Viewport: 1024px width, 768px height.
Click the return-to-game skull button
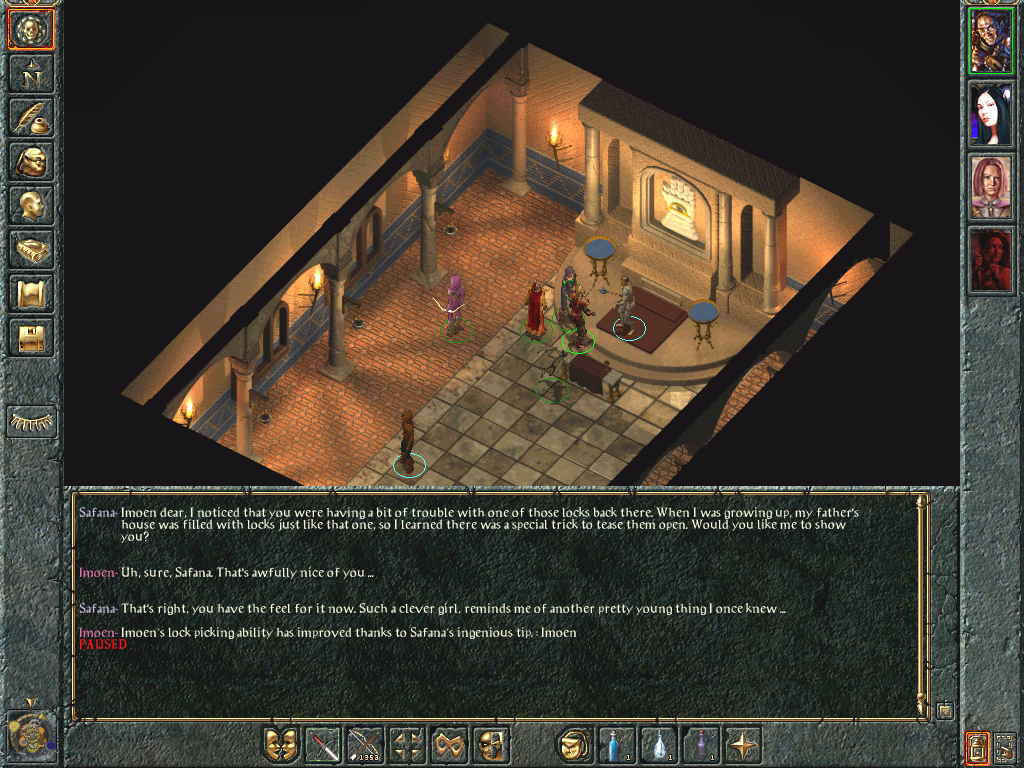coord(31,29)
